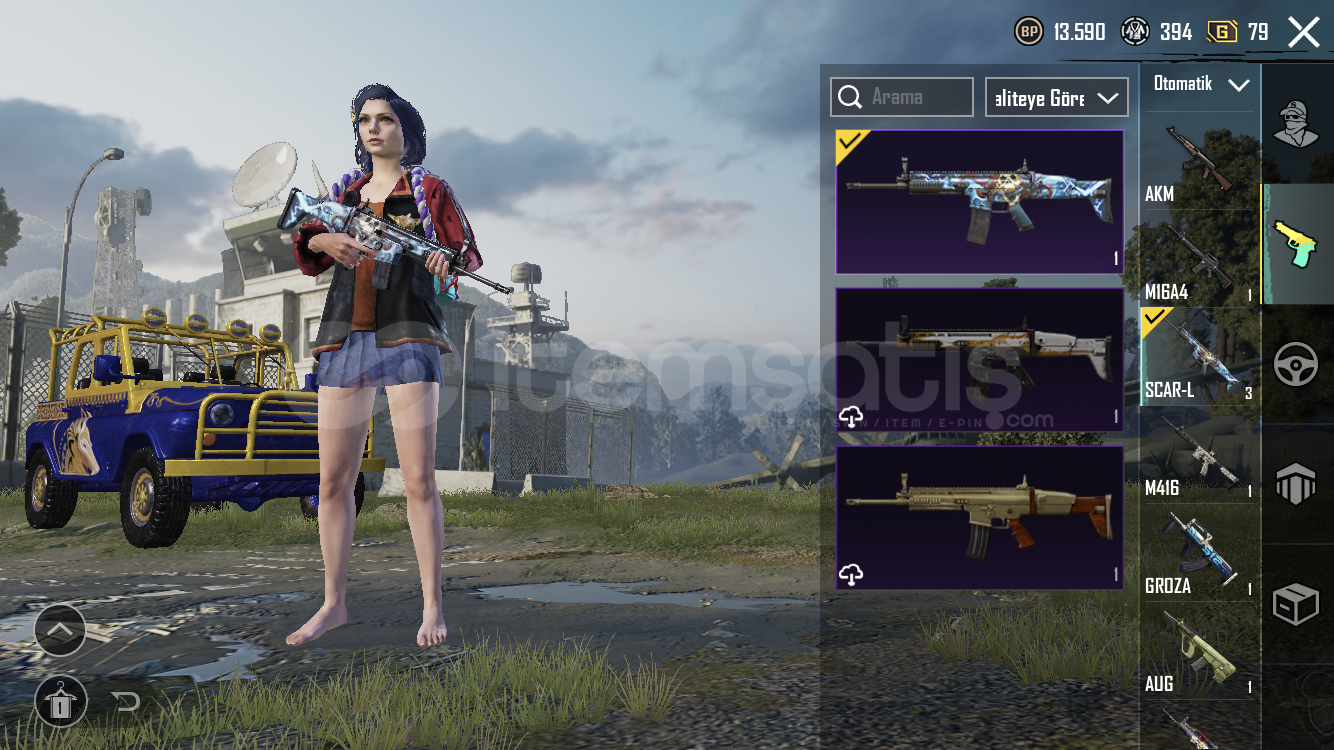Pick the tan SCAR-L skin with wooden stock

click(979, 517)
